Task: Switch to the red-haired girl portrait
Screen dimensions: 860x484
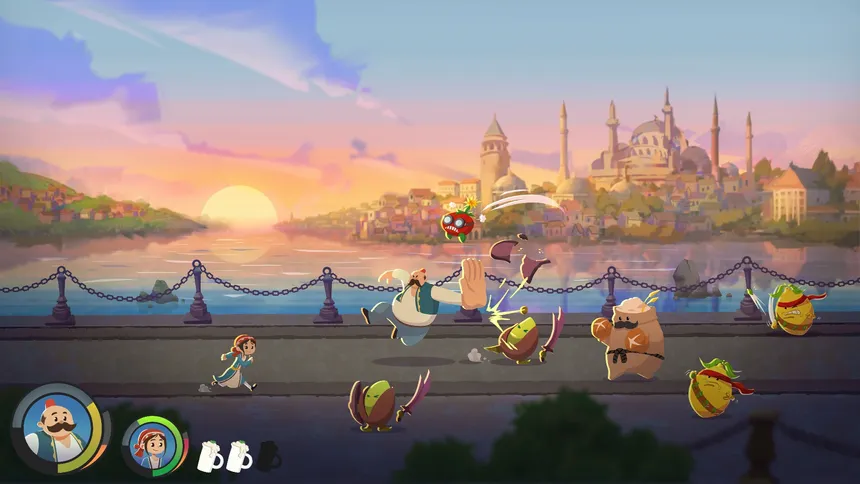Action: 153,444
